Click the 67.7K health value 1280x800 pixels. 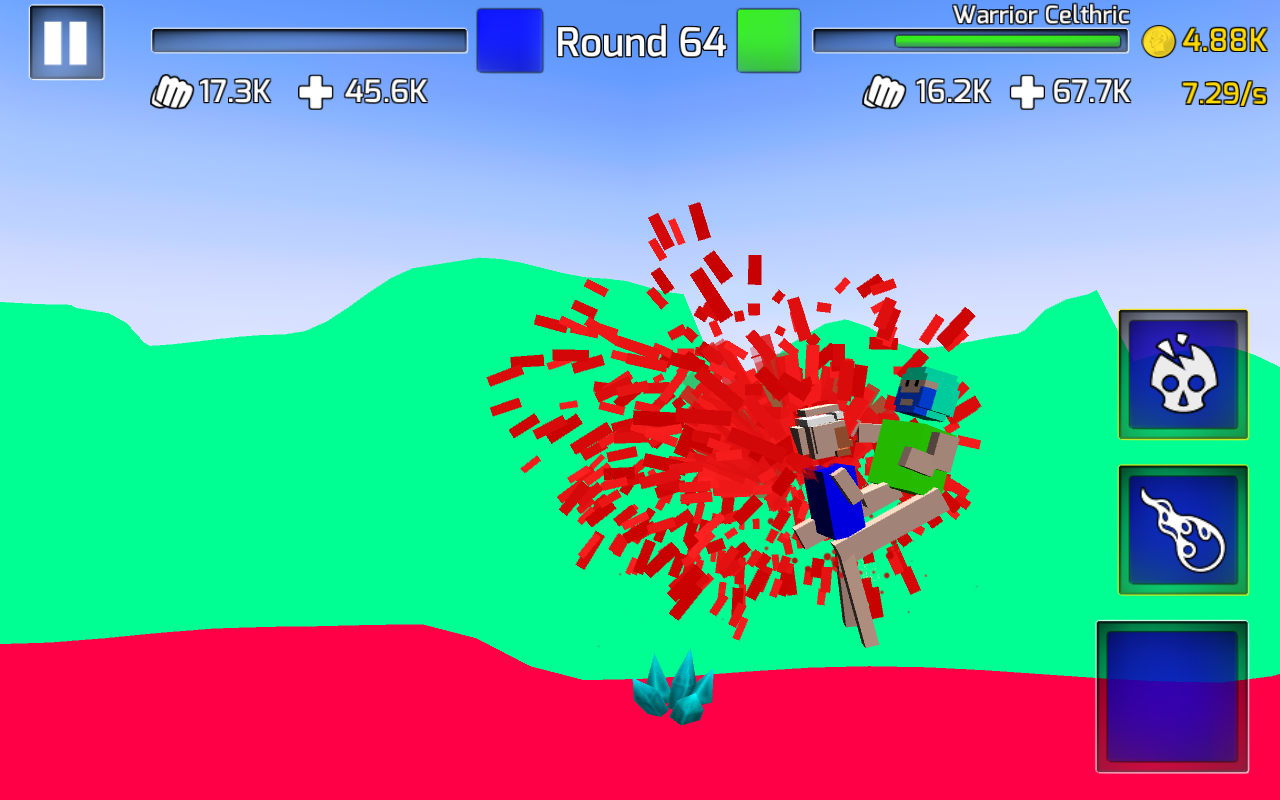pyautogui.click(x=1093, y=91)
